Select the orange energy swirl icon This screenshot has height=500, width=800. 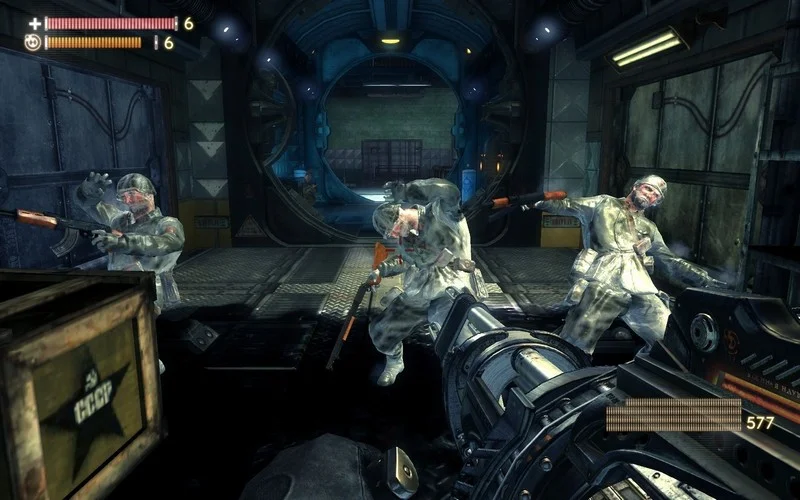[32, 43]
